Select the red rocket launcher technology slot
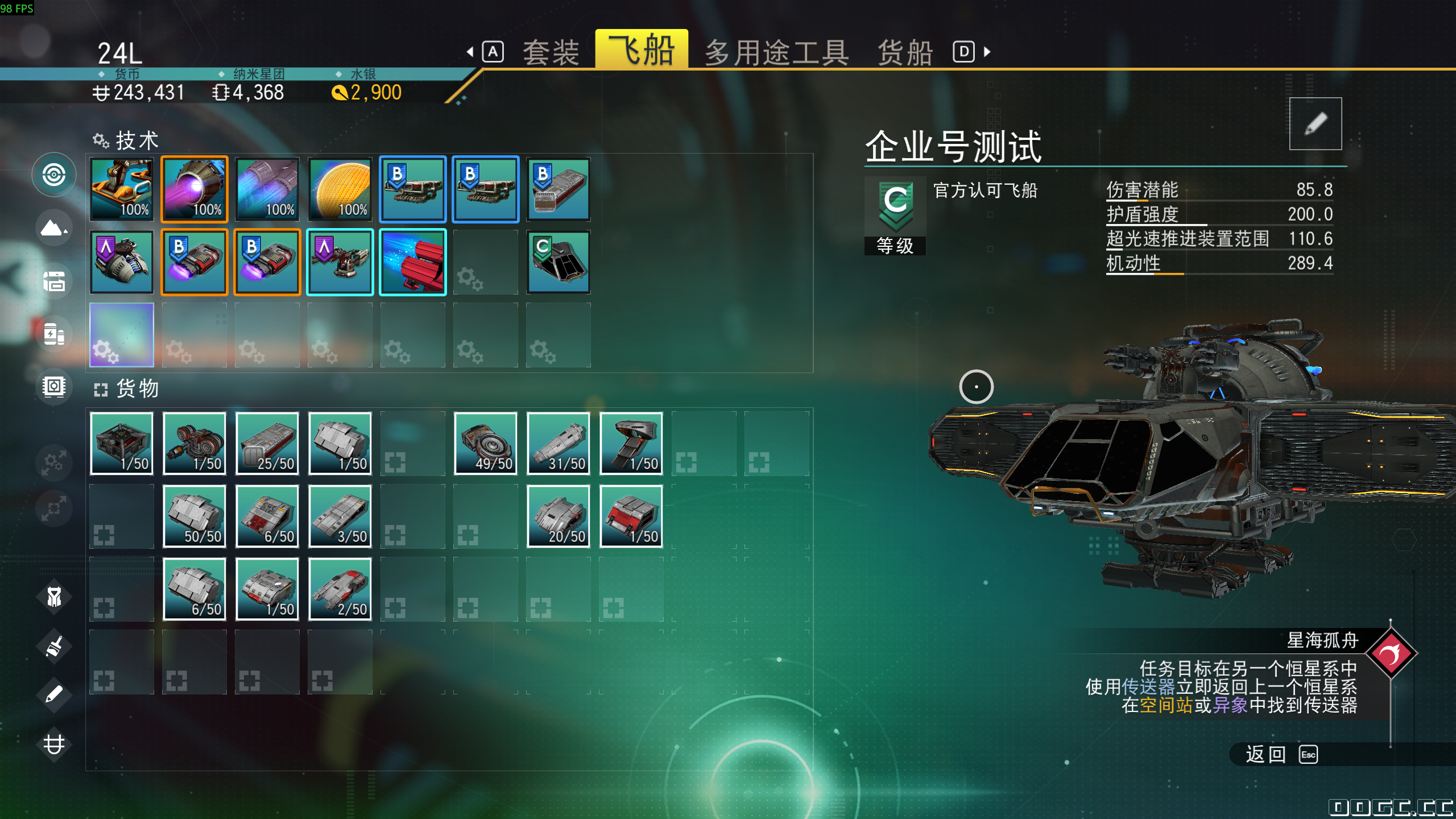1456x819 pixels. coord(413,262)
